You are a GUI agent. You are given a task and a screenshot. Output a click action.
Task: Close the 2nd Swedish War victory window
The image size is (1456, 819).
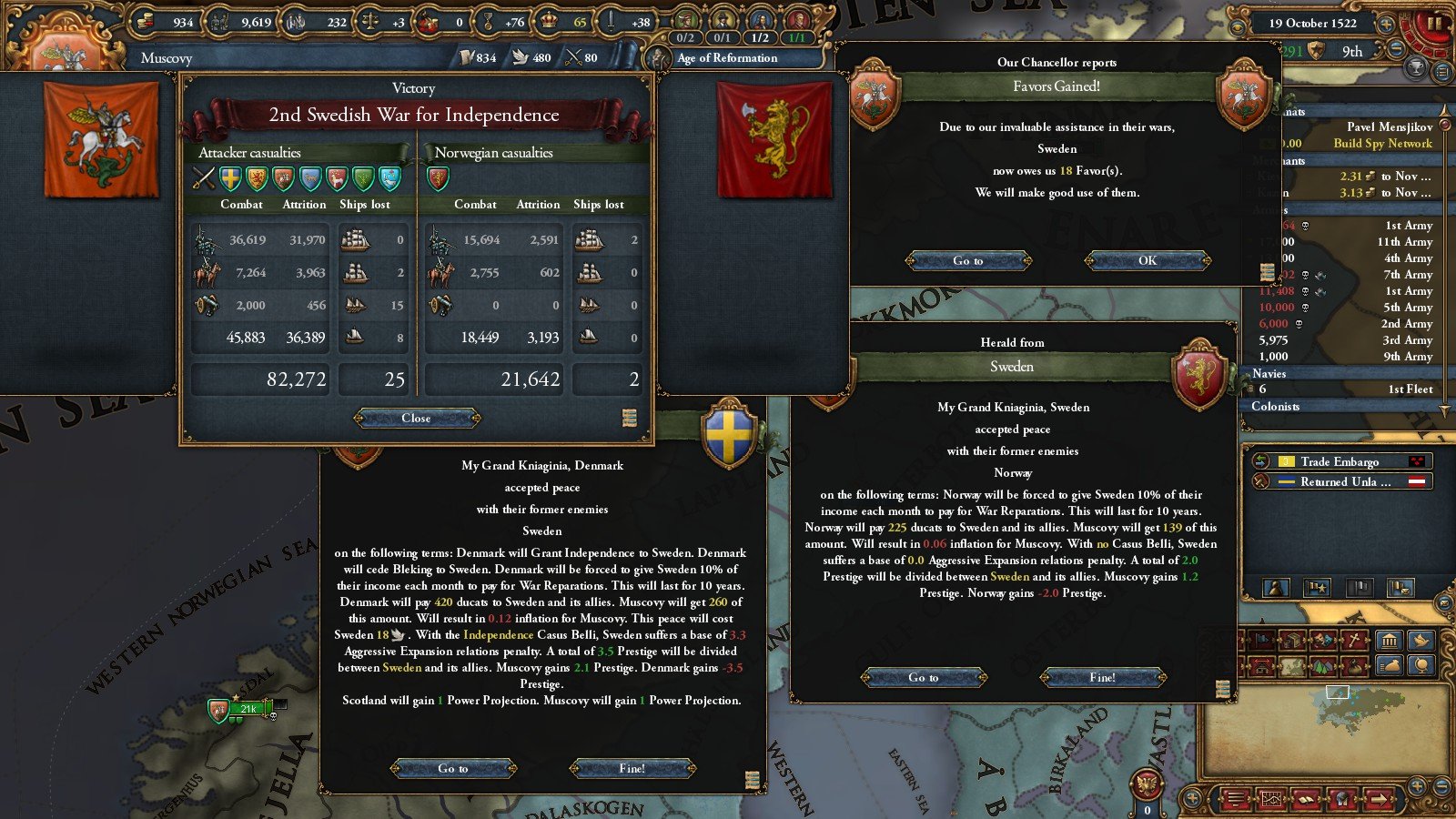coord(416,418)
